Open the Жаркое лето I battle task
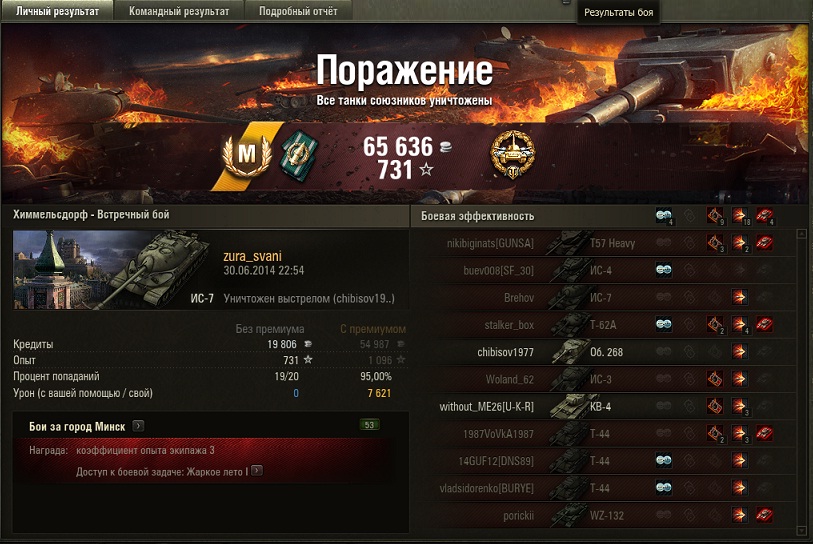This screenshot has height=544, width=813. coord(257,469)
